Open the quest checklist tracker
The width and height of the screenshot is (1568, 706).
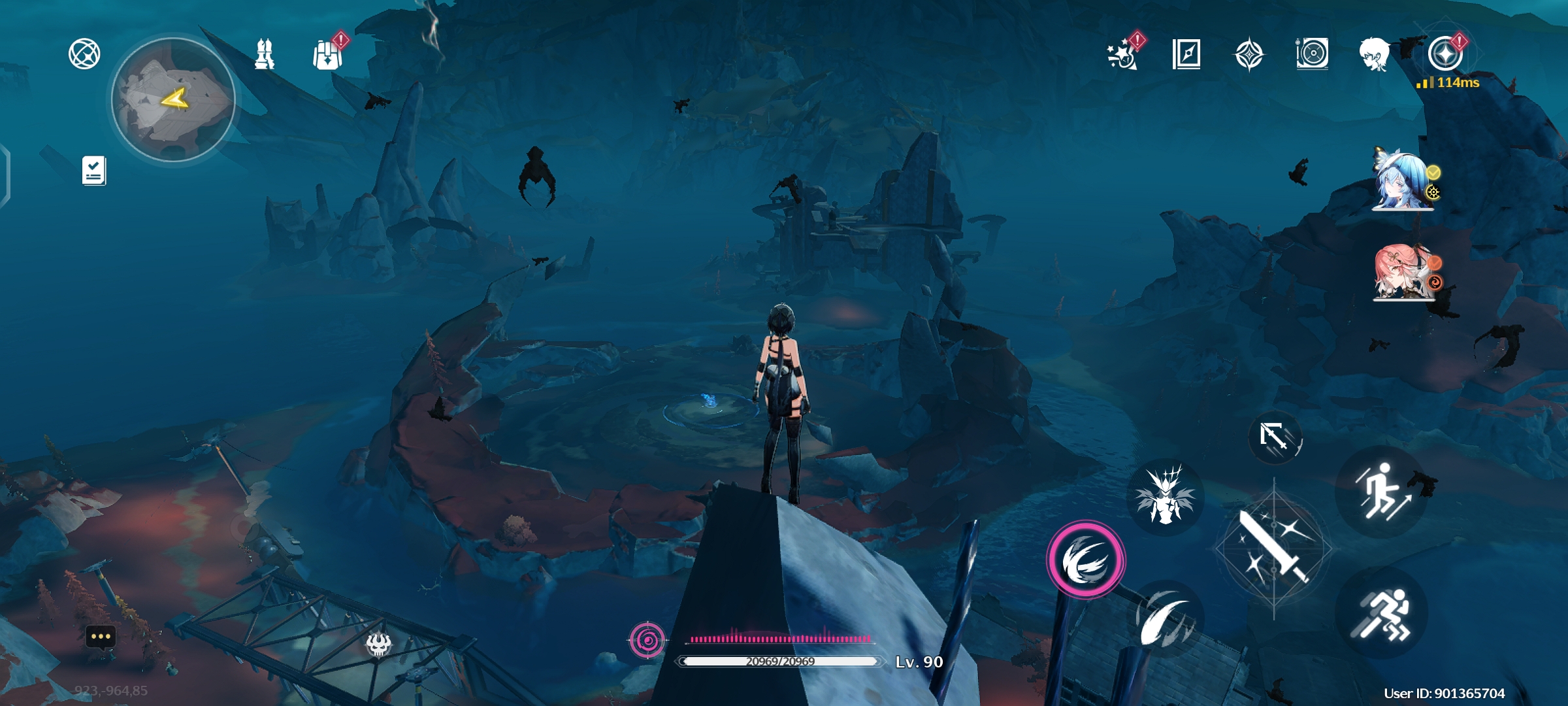(94, 171)
